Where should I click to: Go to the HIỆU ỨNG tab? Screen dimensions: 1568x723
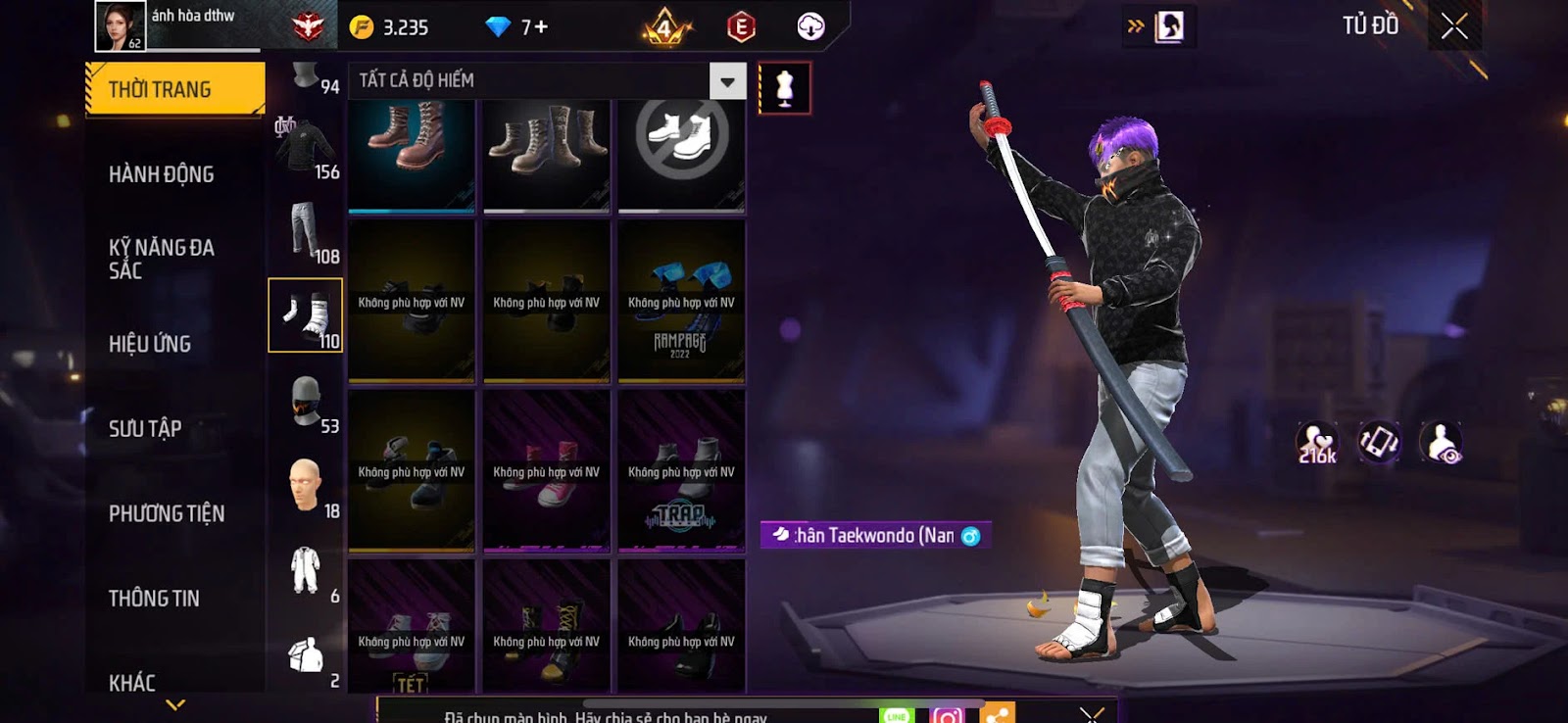150,344
